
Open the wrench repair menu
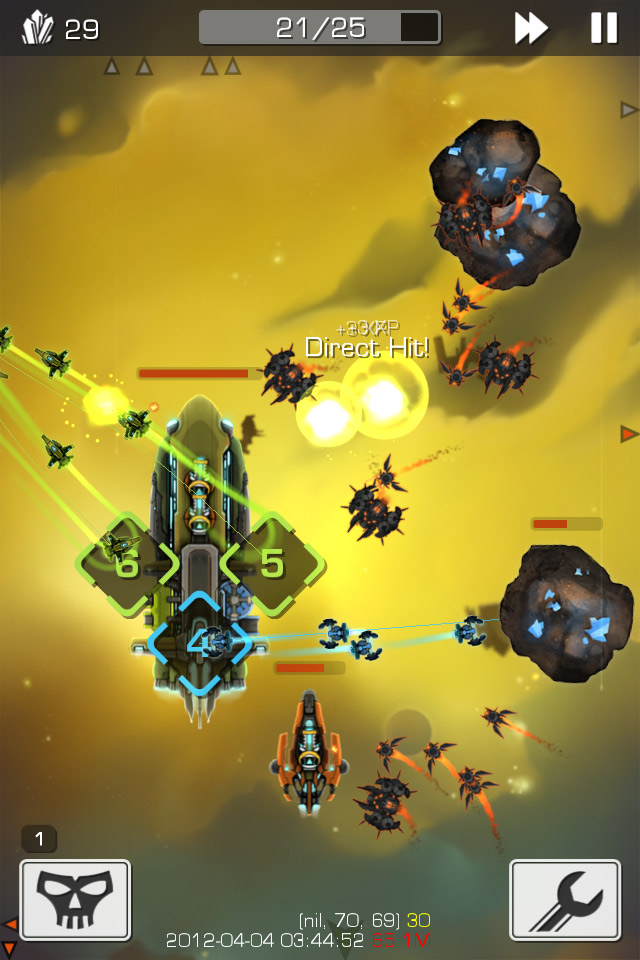pyautogui.click(x=565, y=900)
